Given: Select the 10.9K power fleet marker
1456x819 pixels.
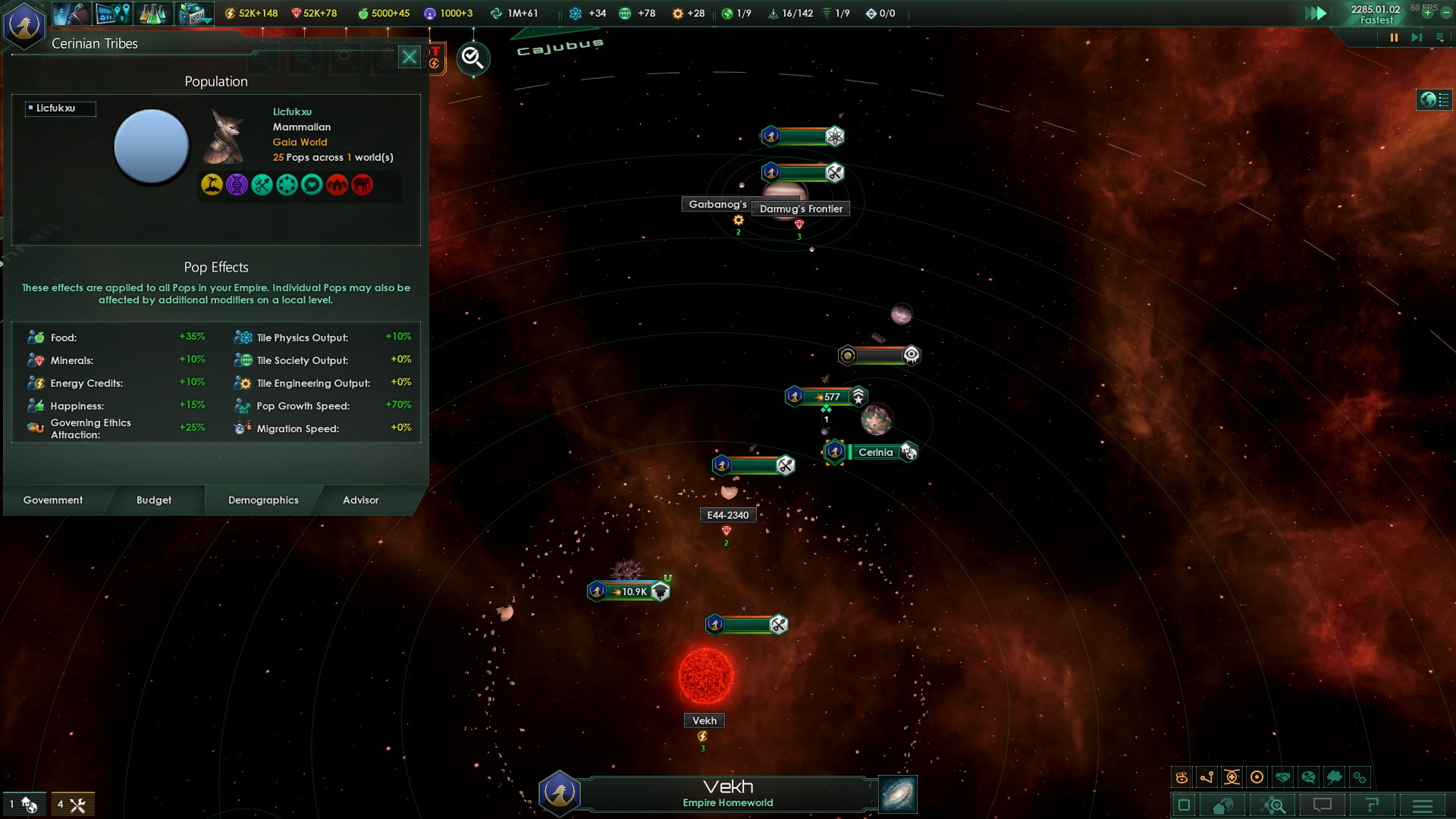Looking at the screenshot, I should 629,591.
